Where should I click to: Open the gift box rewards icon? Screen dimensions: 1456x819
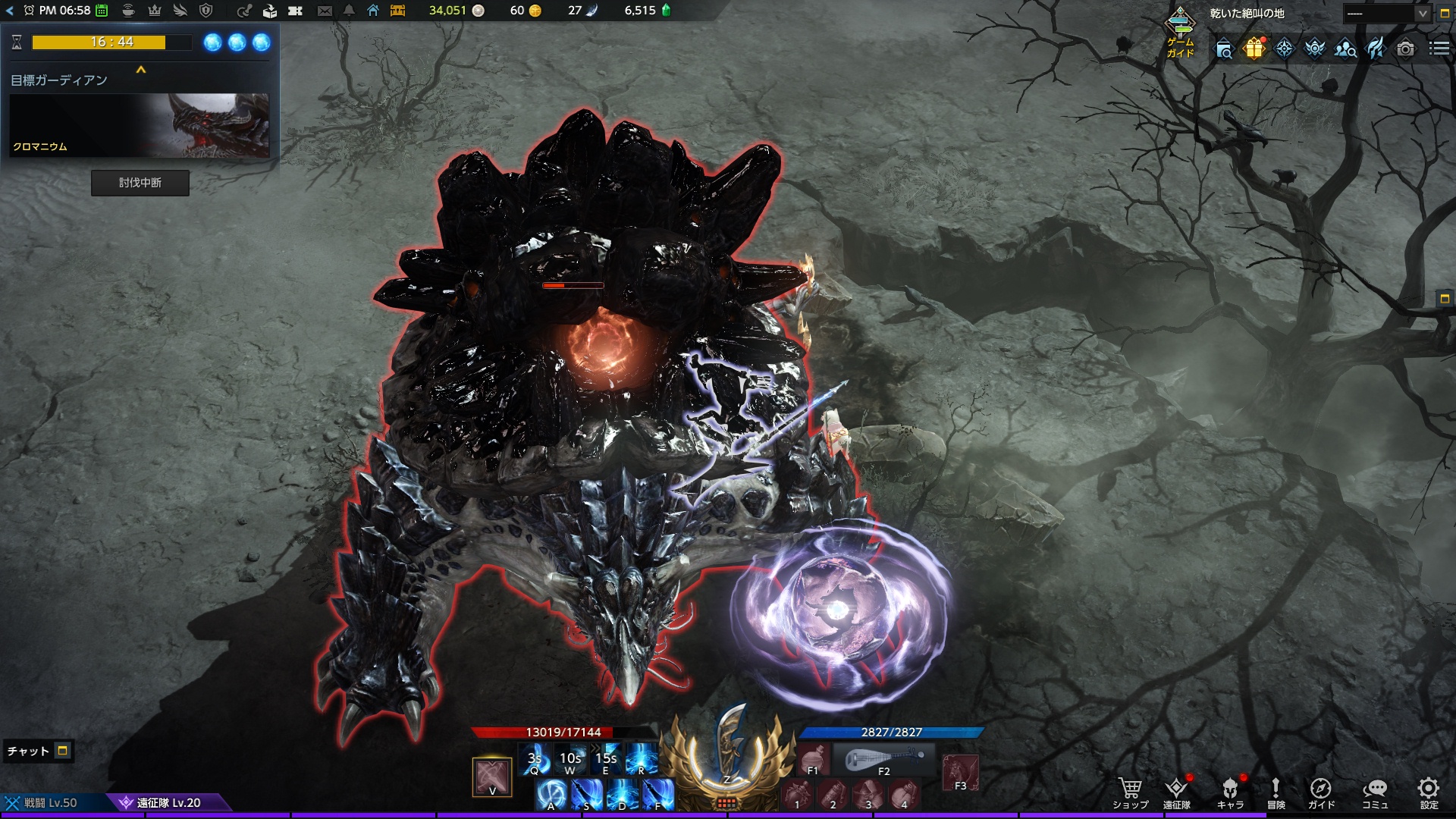pyautogui.click(x=1254, y=49)
